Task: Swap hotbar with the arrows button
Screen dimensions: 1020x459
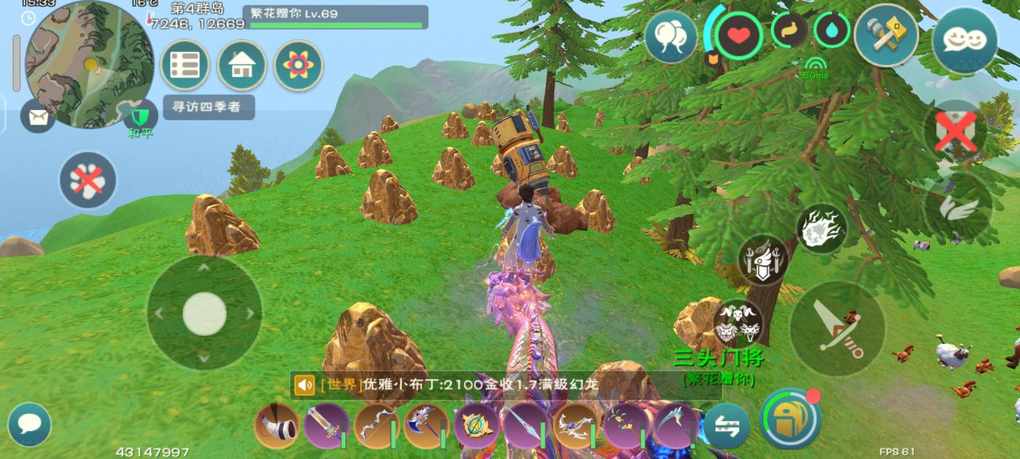Action: [x=725, y=426]
